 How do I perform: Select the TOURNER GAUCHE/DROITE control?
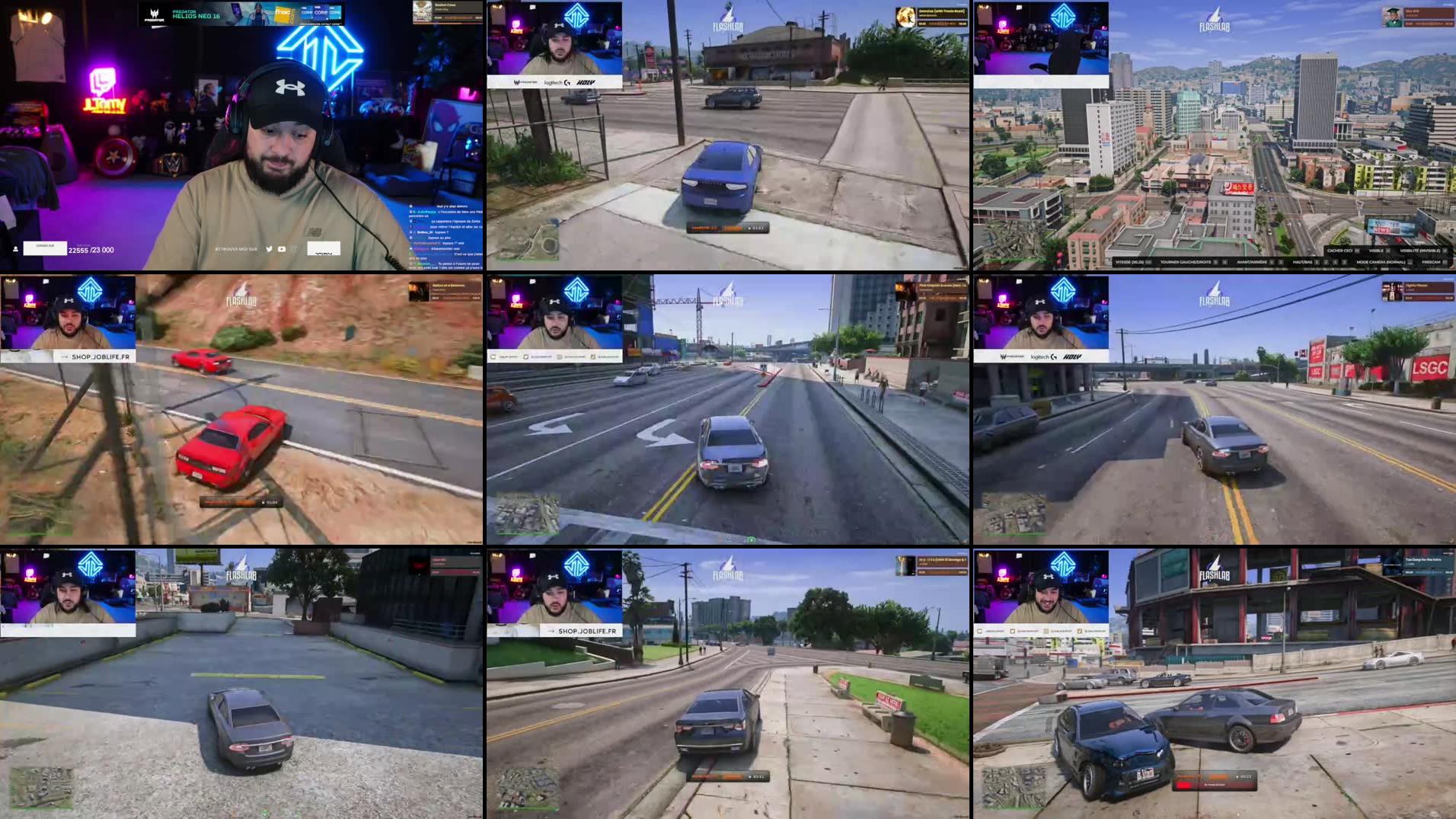click(x=1186, y=261)
